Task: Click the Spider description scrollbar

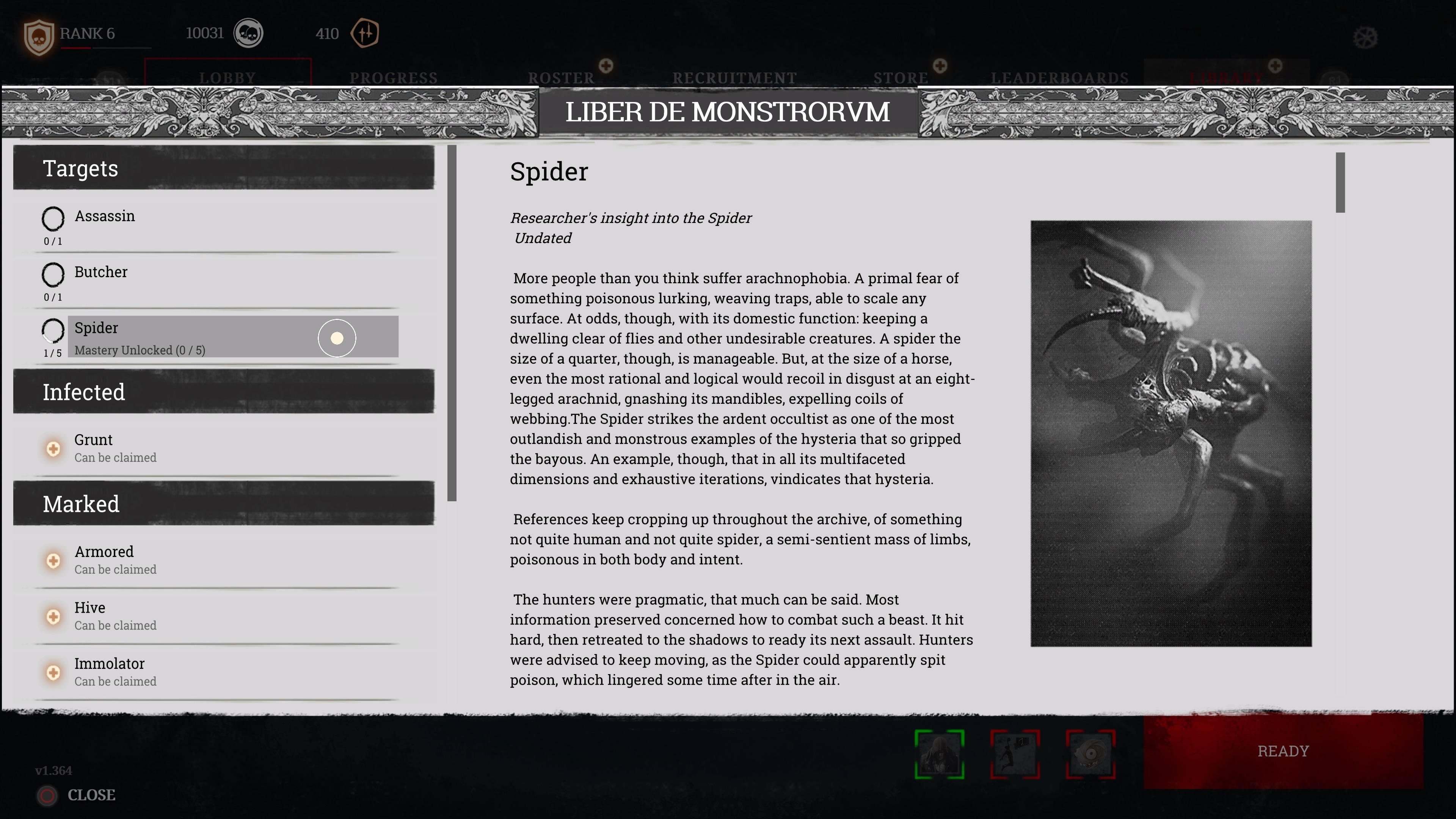Action: pos(1340,182)
